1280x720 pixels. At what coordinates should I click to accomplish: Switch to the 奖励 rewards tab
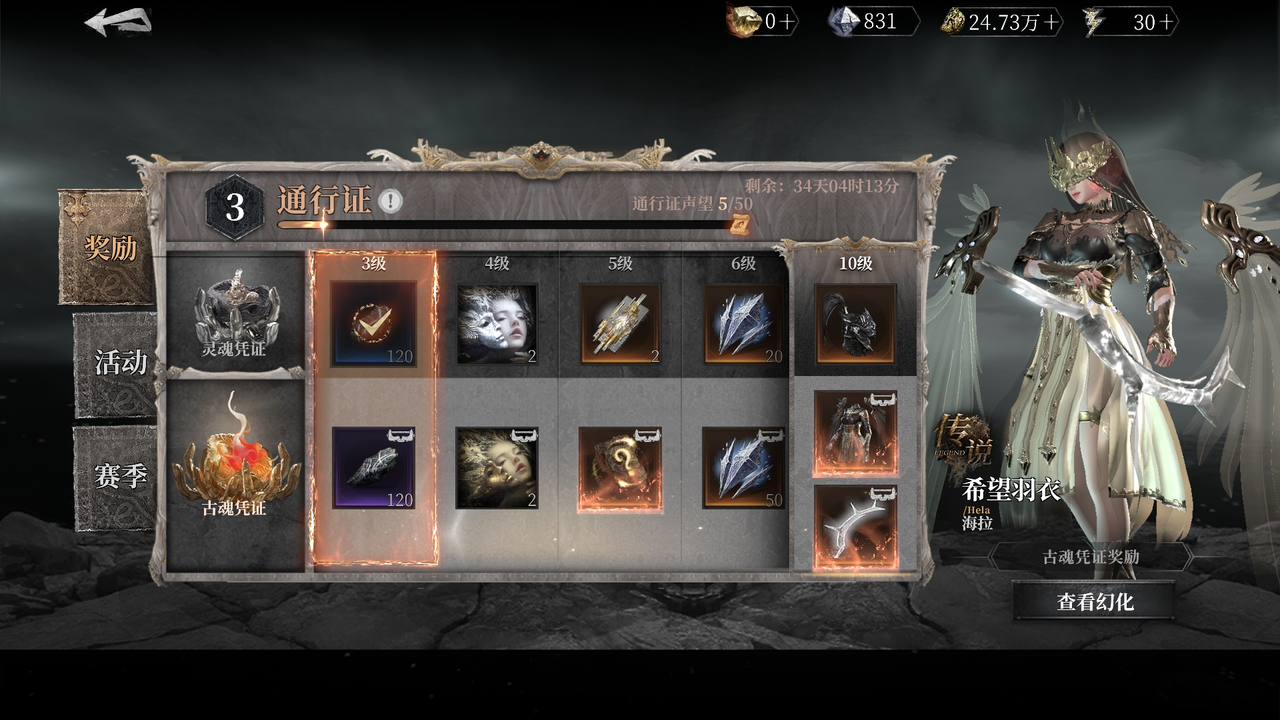pyautogui.click(x=109, y=248)
